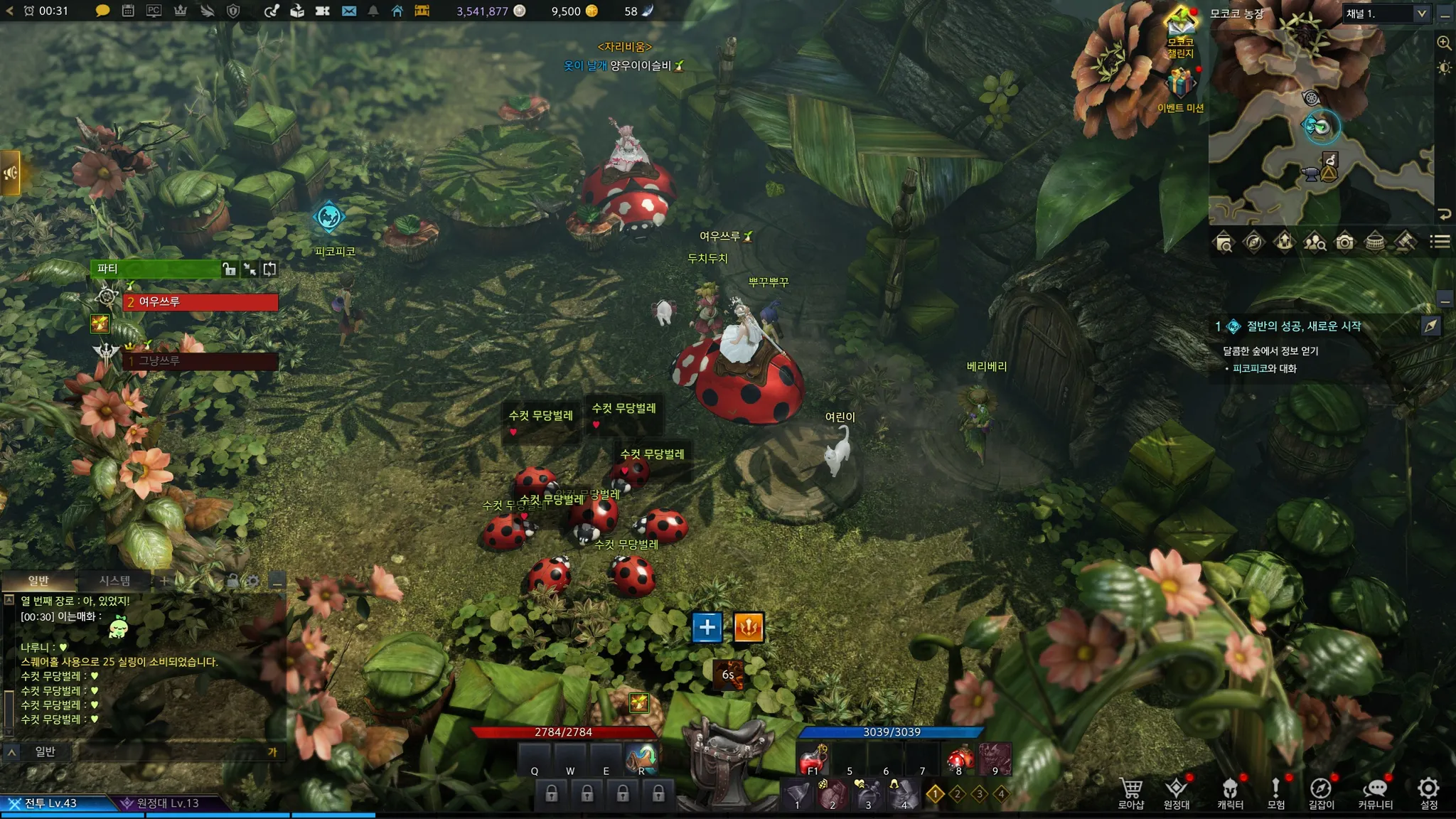Open the 캐릭터 character menu
The height and width of the screenshot is (819, 1456).
(x=1230, y=793)
